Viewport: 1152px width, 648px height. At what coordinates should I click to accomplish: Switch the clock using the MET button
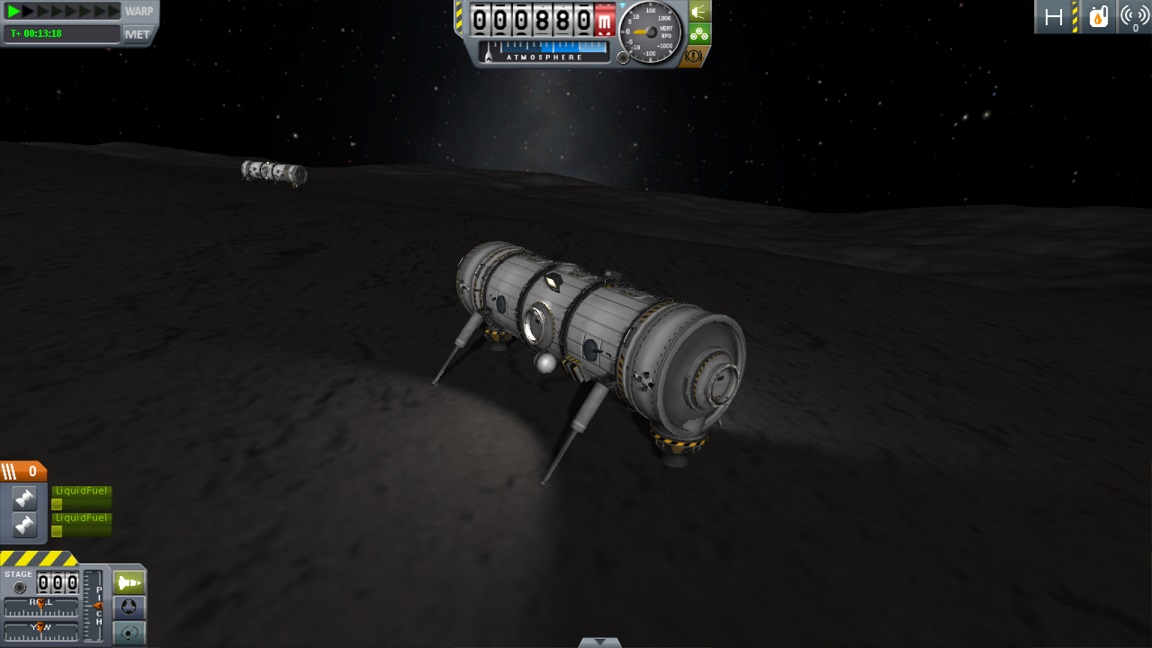coord(138,34)
